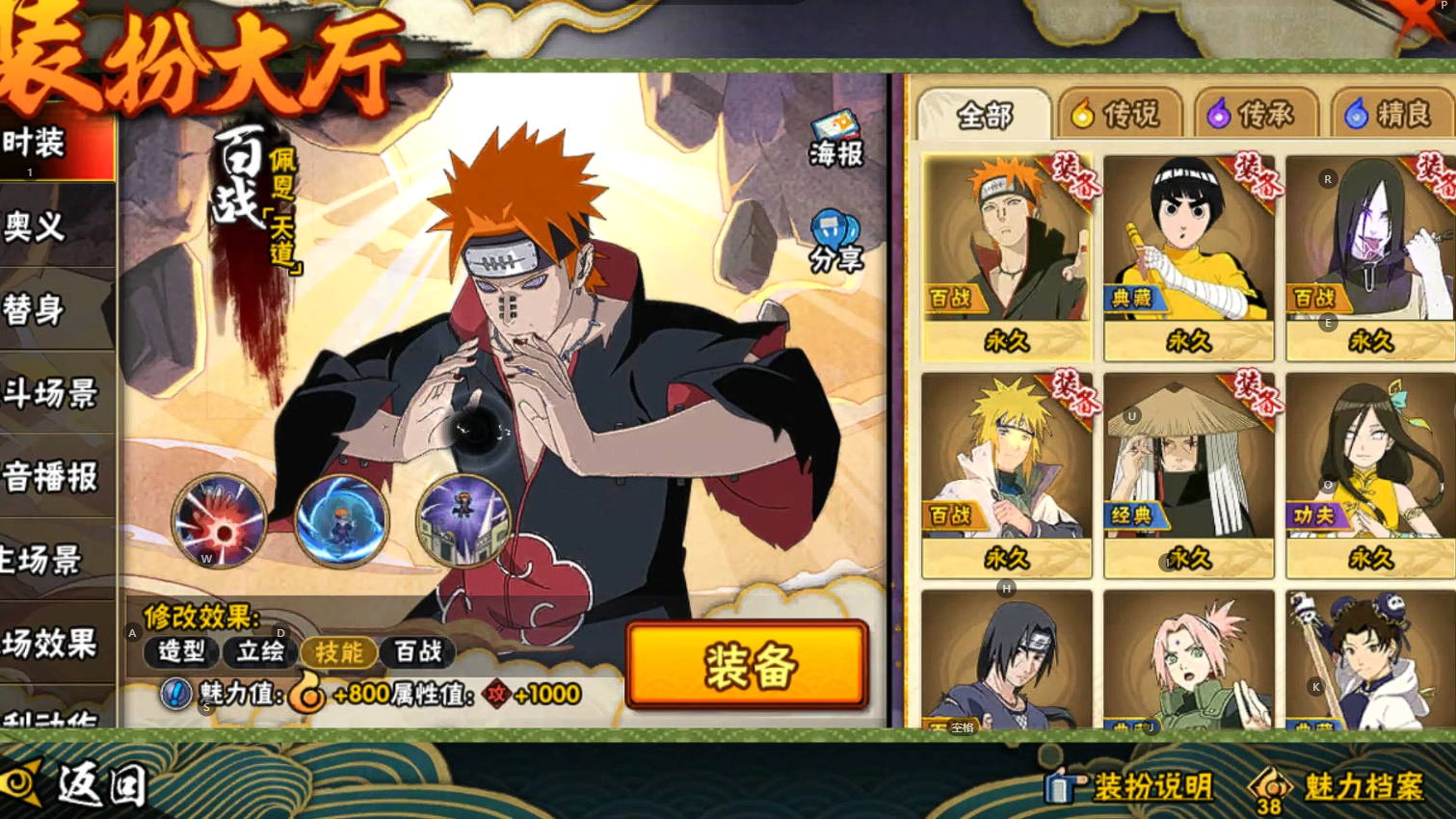Go back with the 返回 button
Image resolution: width=1456 pixels, height=819 pixels.
tap(77, 784)
